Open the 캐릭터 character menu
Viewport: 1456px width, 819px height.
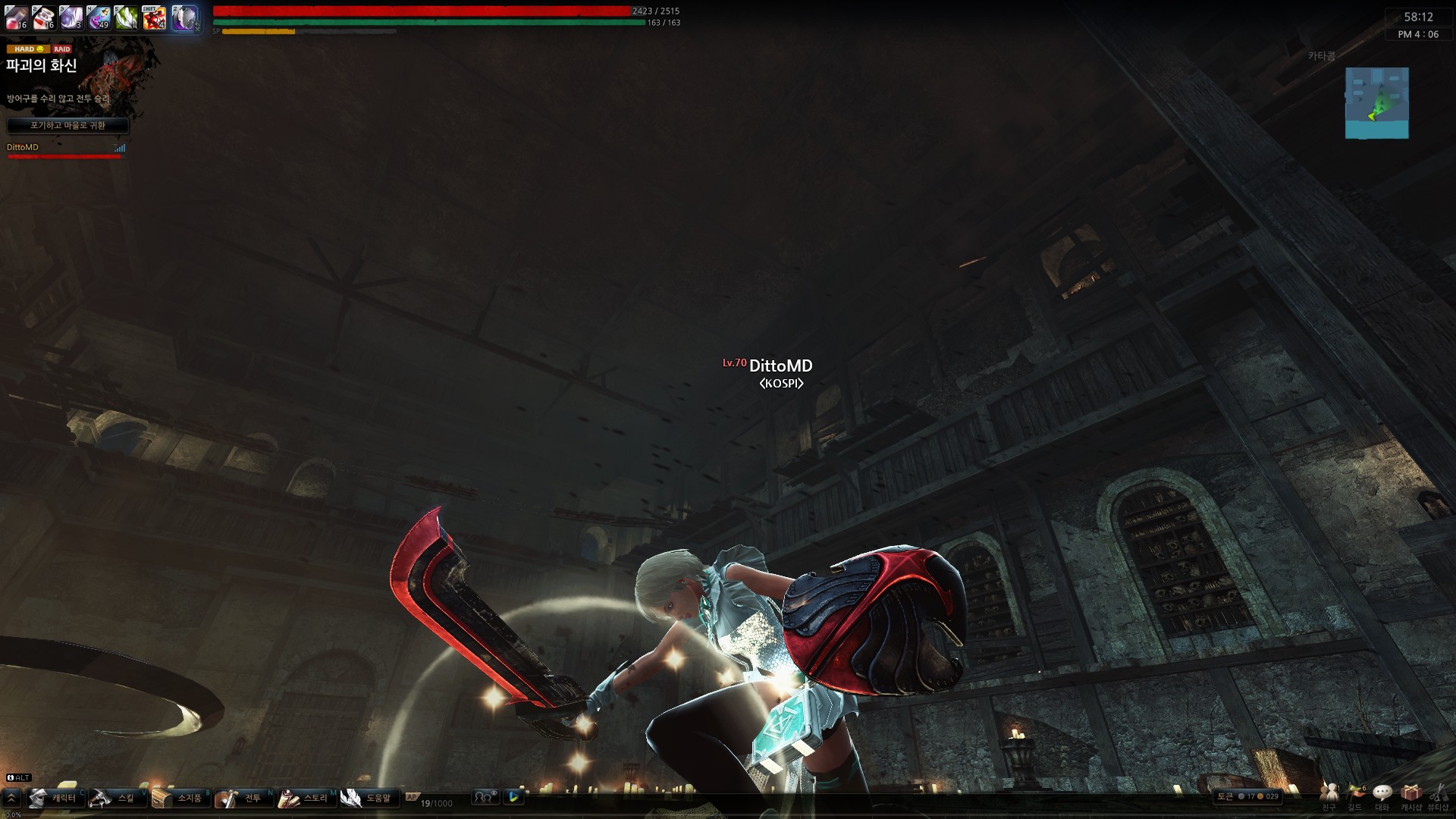54,798
